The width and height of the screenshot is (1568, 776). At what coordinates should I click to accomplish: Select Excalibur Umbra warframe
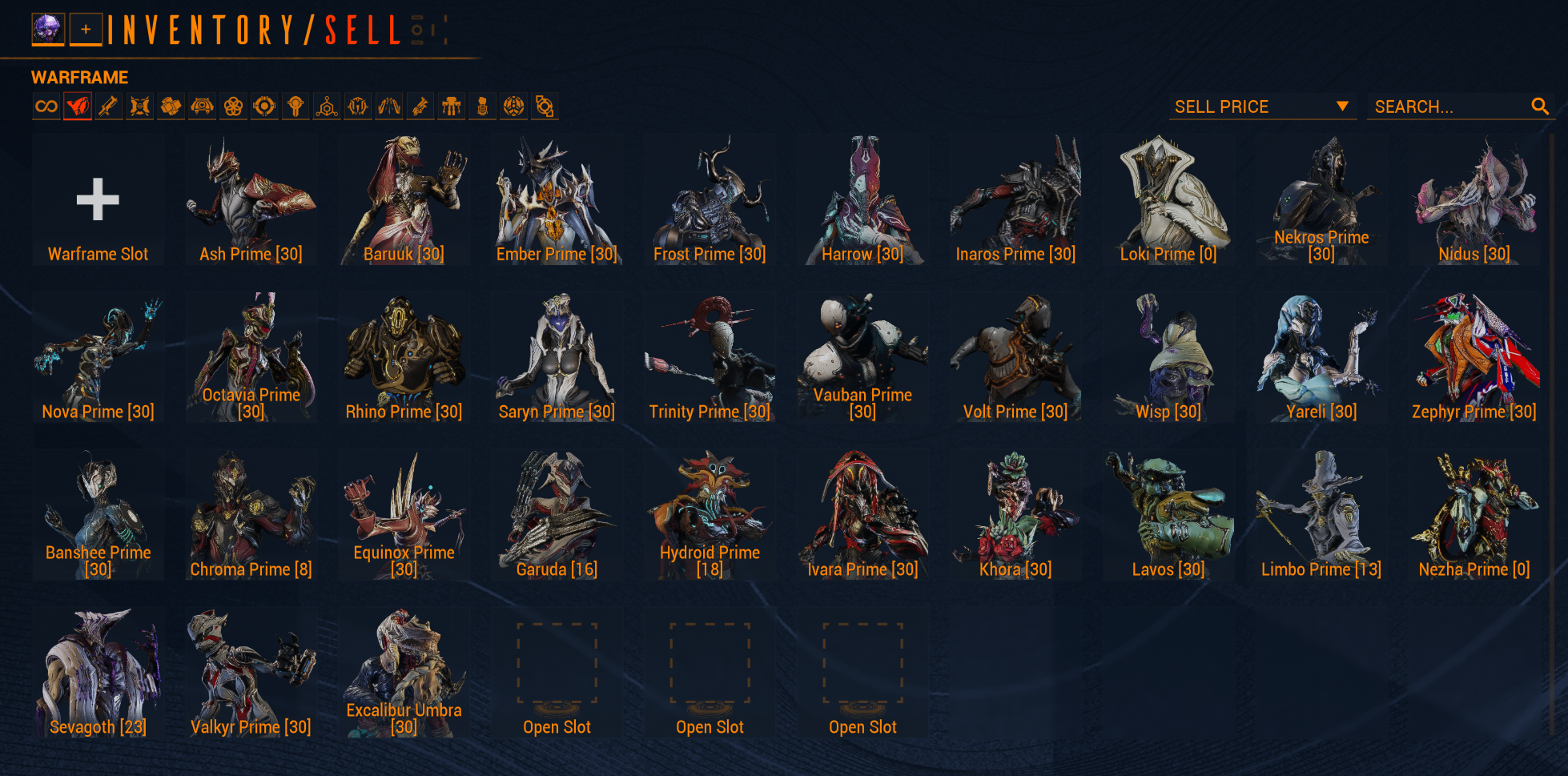pos(404,673)
